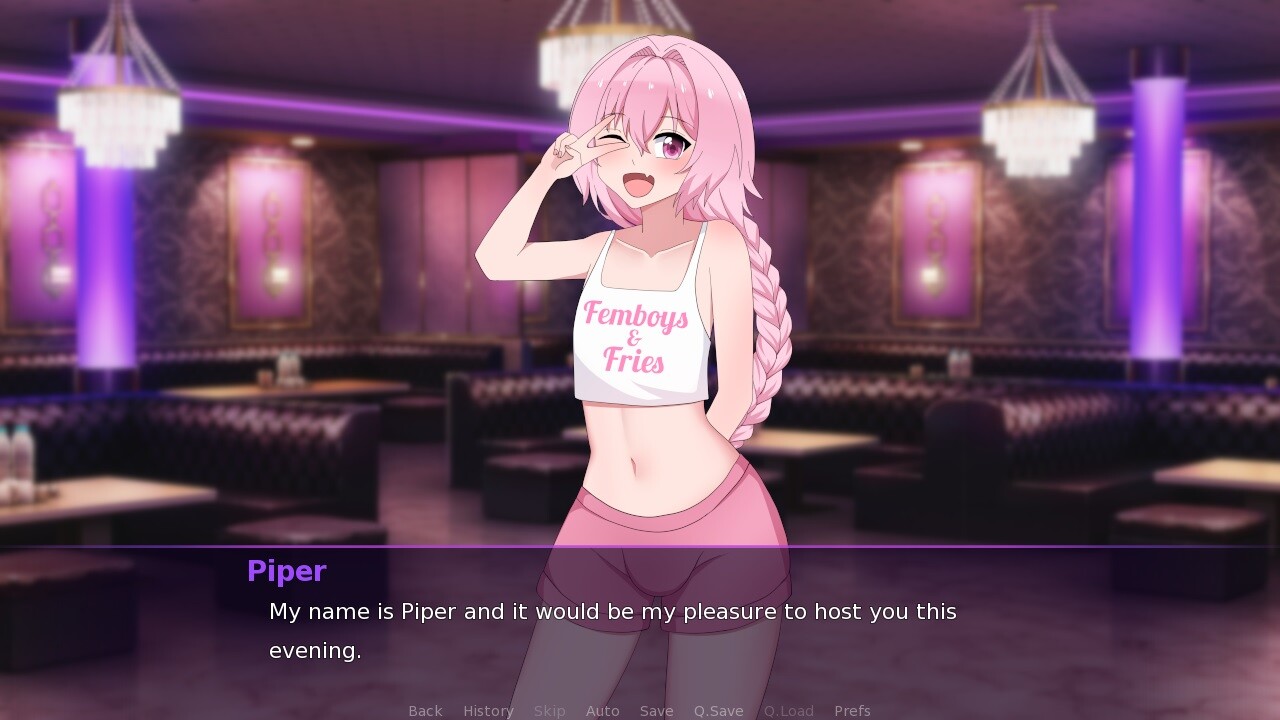The width and height of the screenshot is (1280, 720).
Task: Click Q.Save to store a quick checkpoint
Action: (717, 711)
